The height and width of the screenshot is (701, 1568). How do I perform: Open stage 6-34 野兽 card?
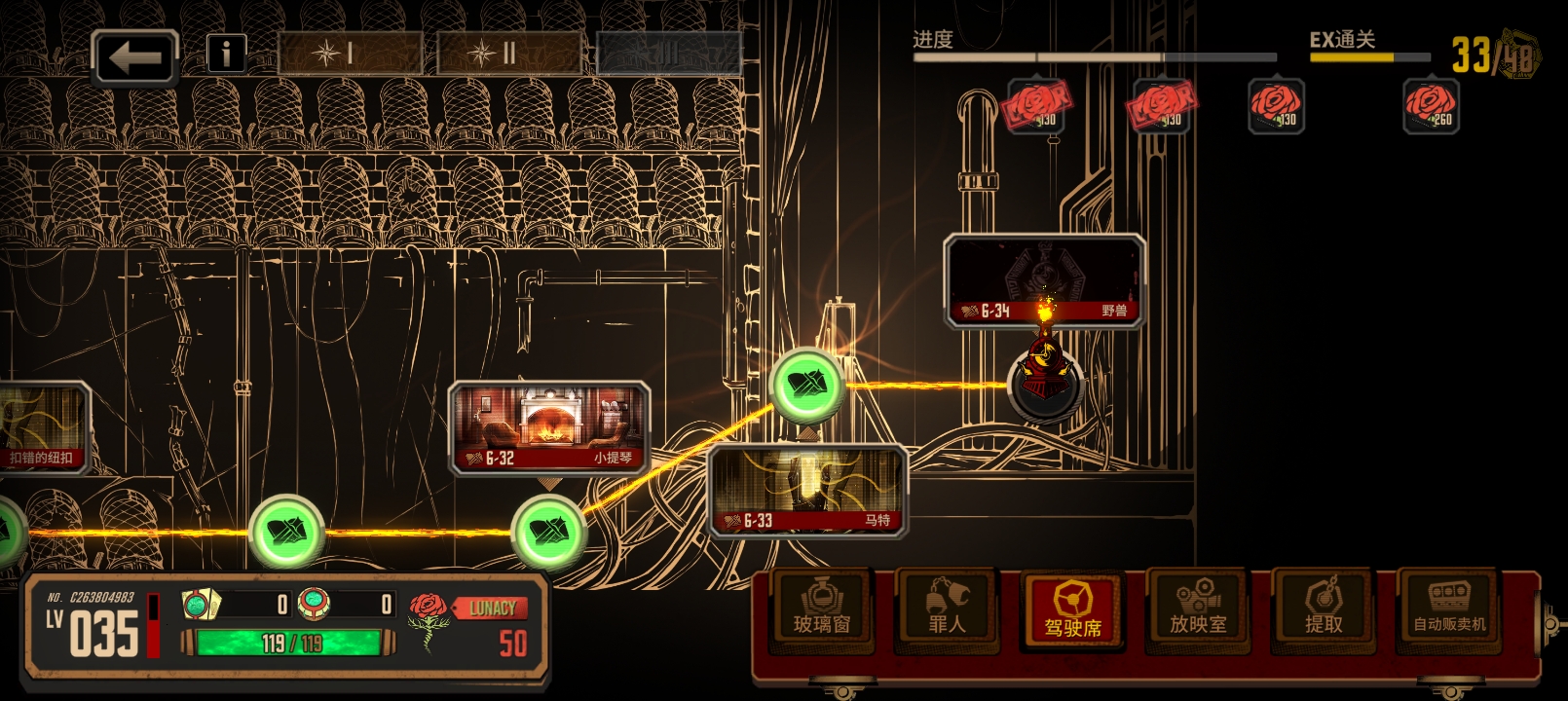pyautogui.click(x=1043, y=280)
